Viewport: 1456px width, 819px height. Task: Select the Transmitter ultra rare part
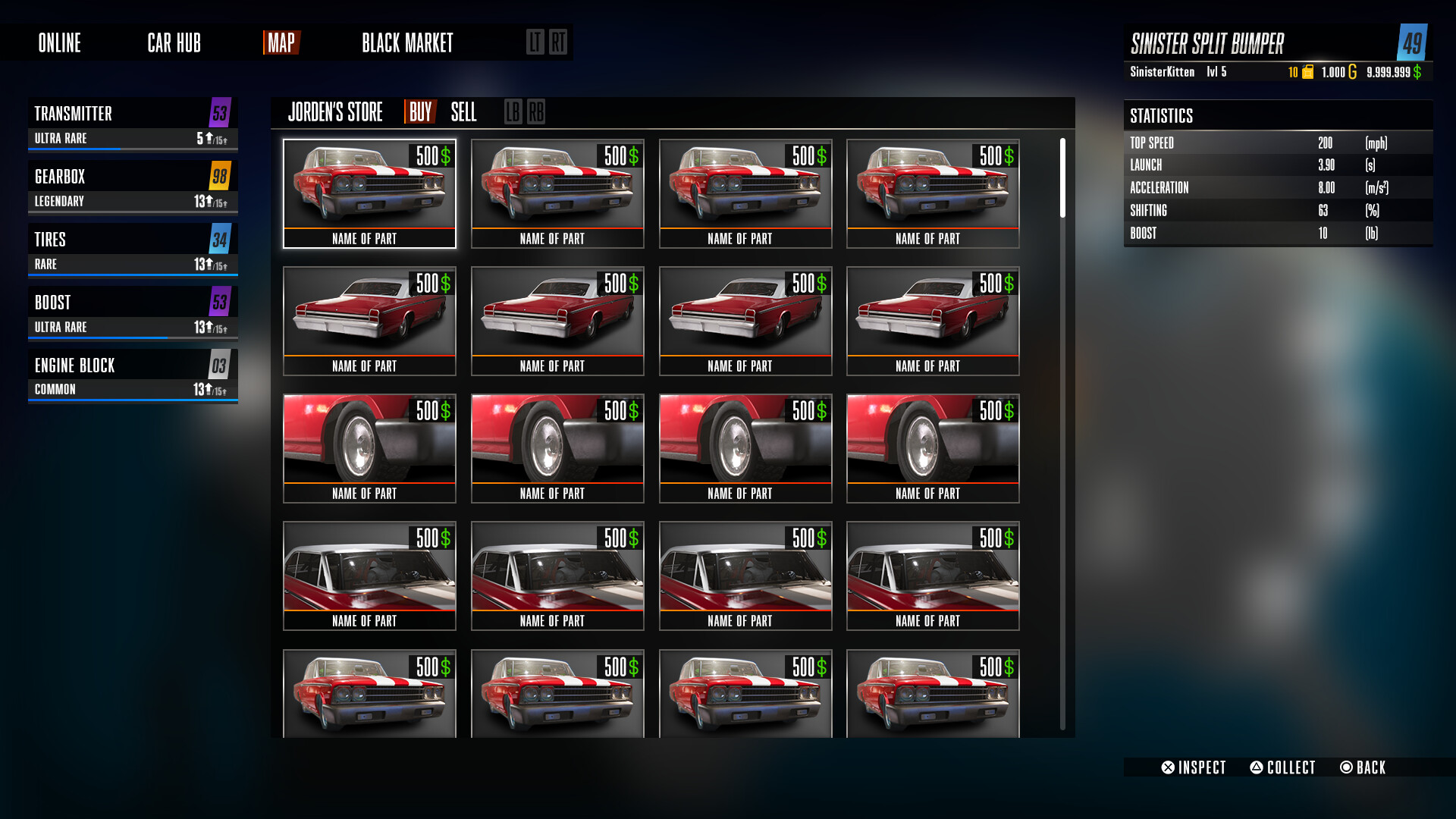click(x=133, y=124)
